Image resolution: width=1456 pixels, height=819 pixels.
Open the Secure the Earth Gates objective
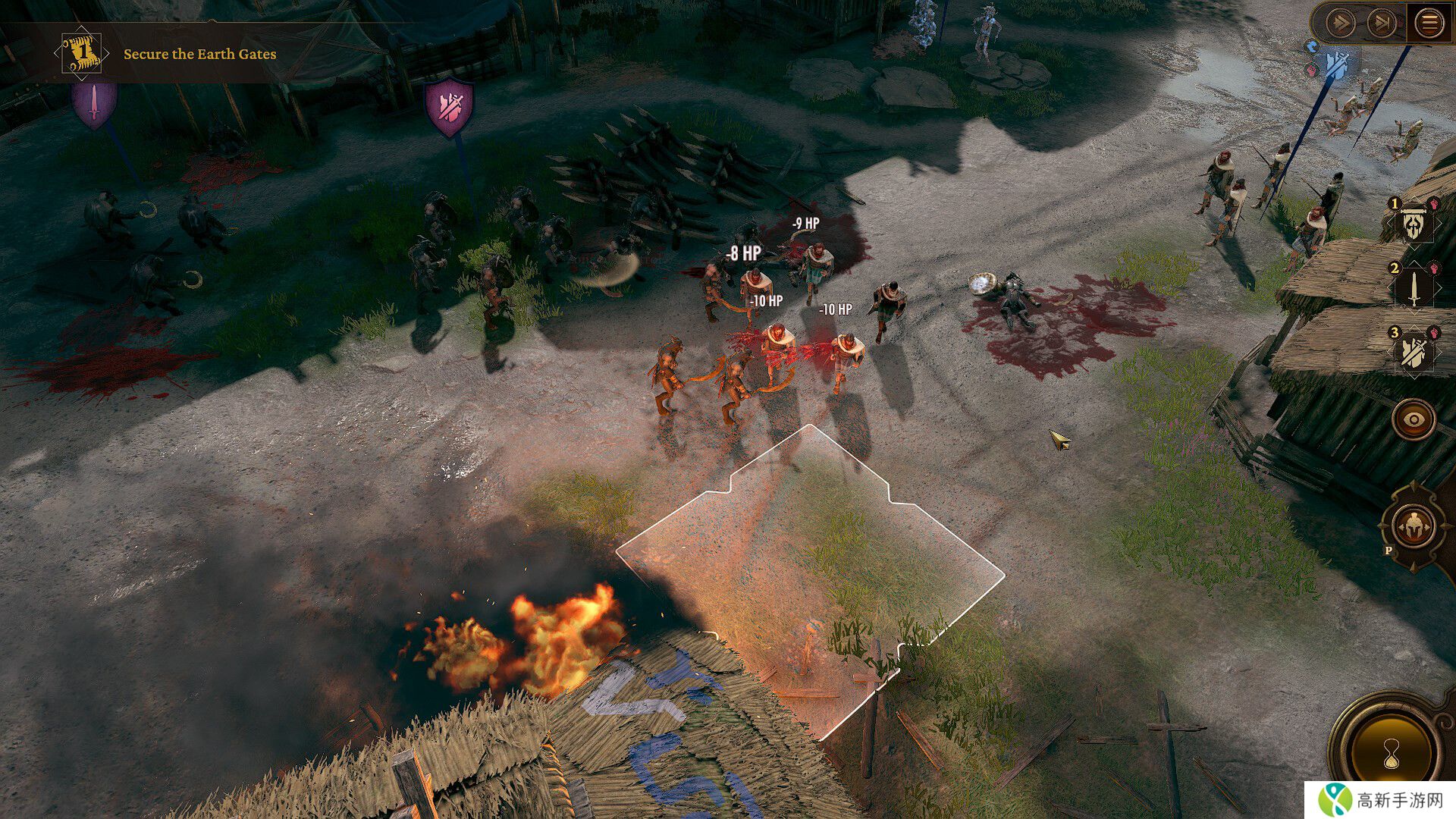(200, 54)
